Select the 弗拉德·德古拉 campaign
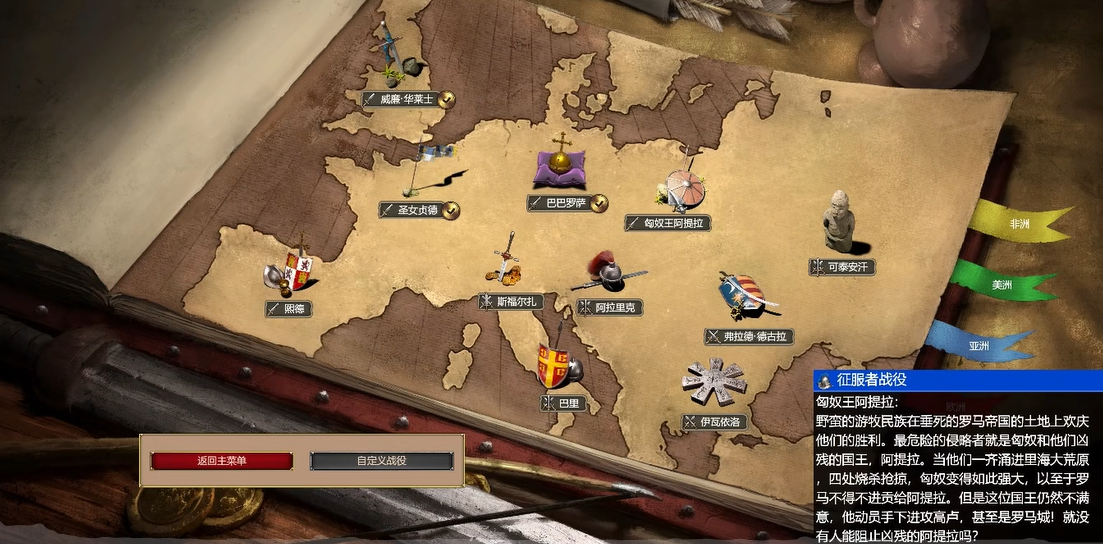 749,337
